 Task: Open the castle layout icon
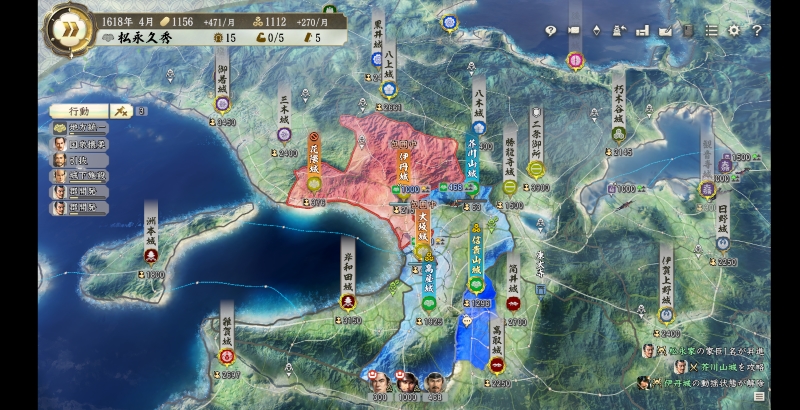[643, 30]
